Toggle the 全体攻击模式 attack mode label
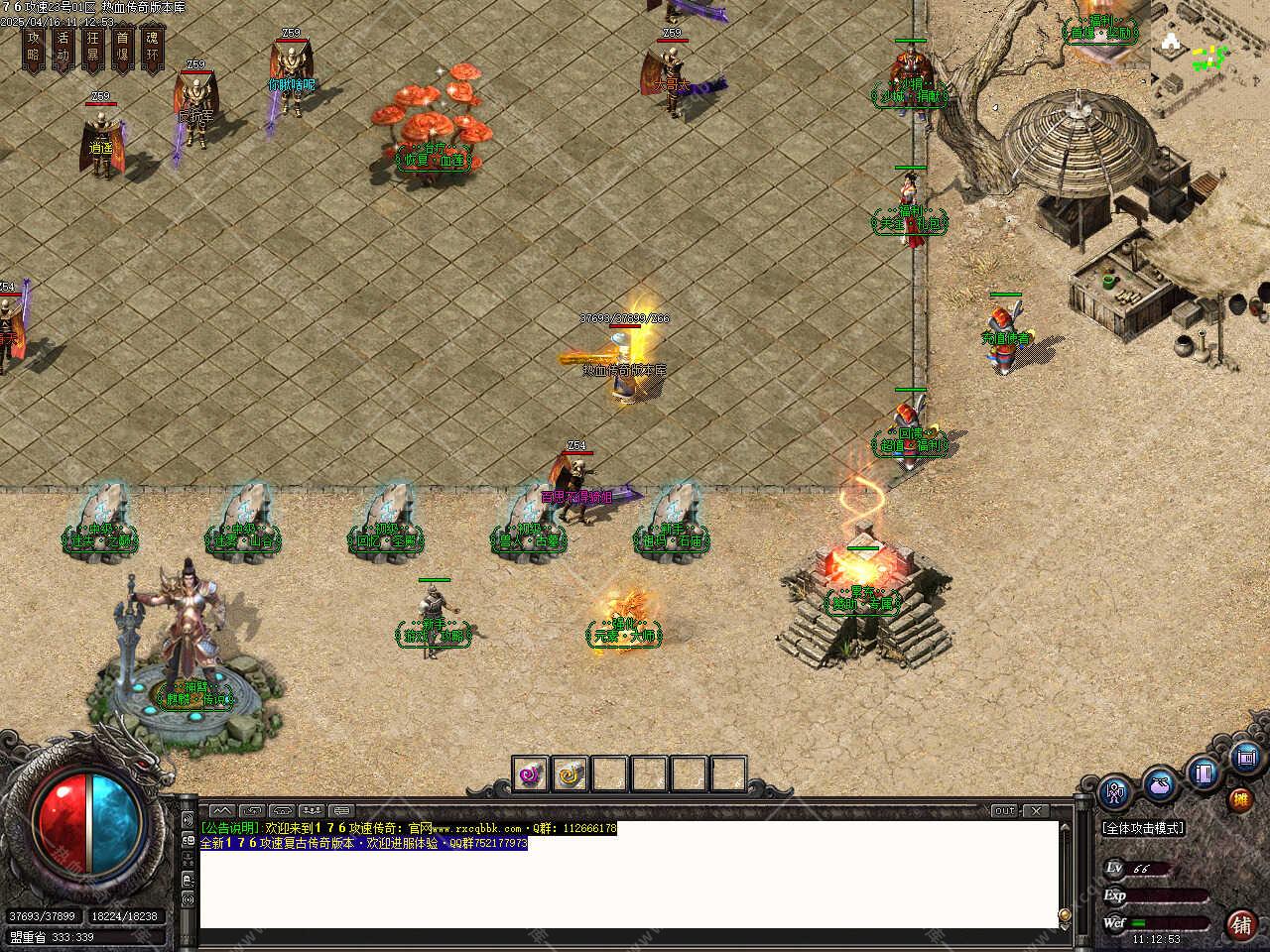The width and height of the screenshot is (1270, 952). (x=1143, y=828)
